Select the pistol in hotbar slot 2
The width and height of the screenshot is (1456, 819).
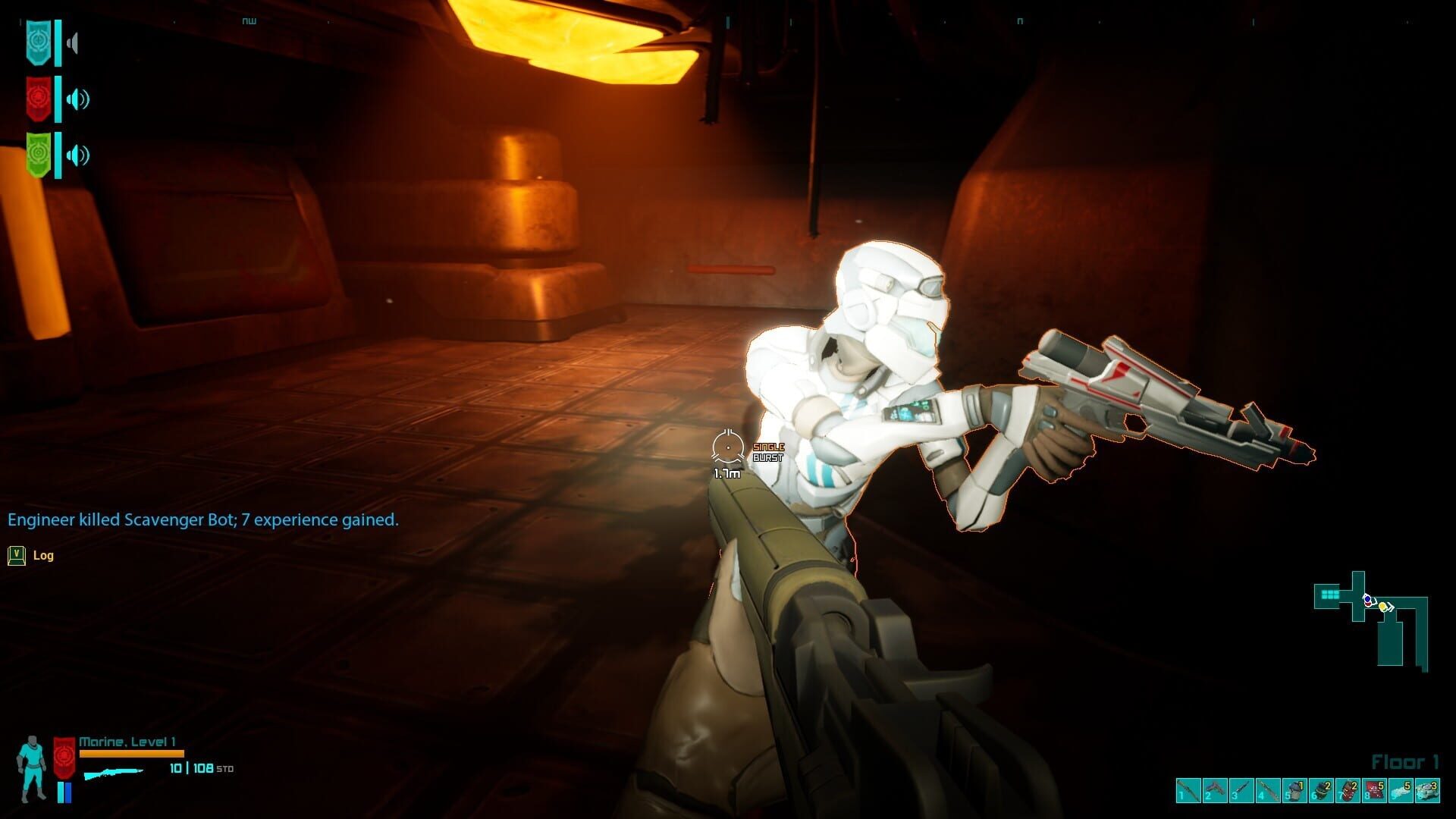1214,790
